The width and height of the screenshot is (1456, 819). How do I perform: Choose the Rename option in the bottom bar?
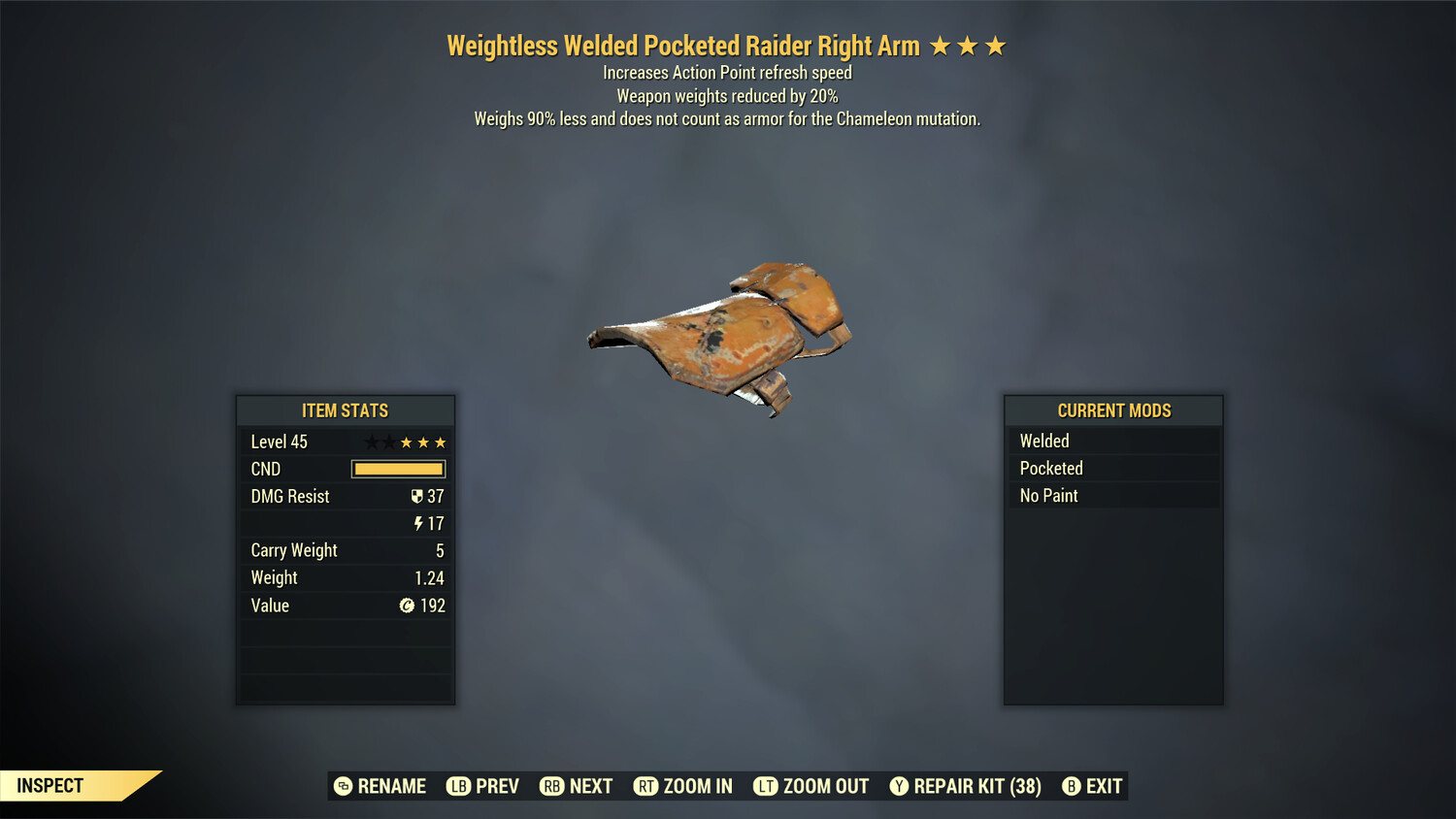tap(381, 786)
